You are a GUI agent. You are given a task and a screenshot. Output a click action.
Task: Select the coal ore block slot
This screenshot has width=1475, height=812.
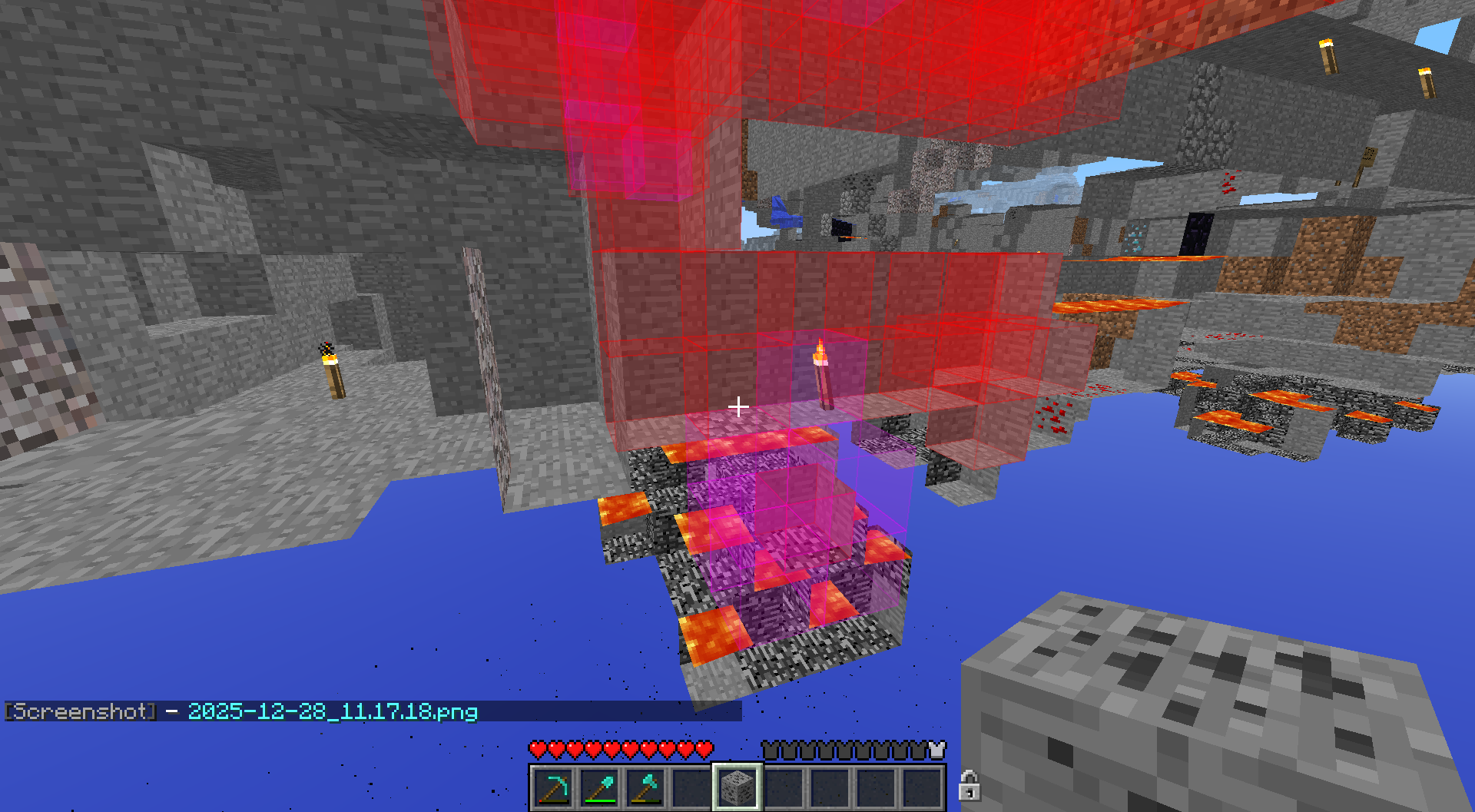737,787
